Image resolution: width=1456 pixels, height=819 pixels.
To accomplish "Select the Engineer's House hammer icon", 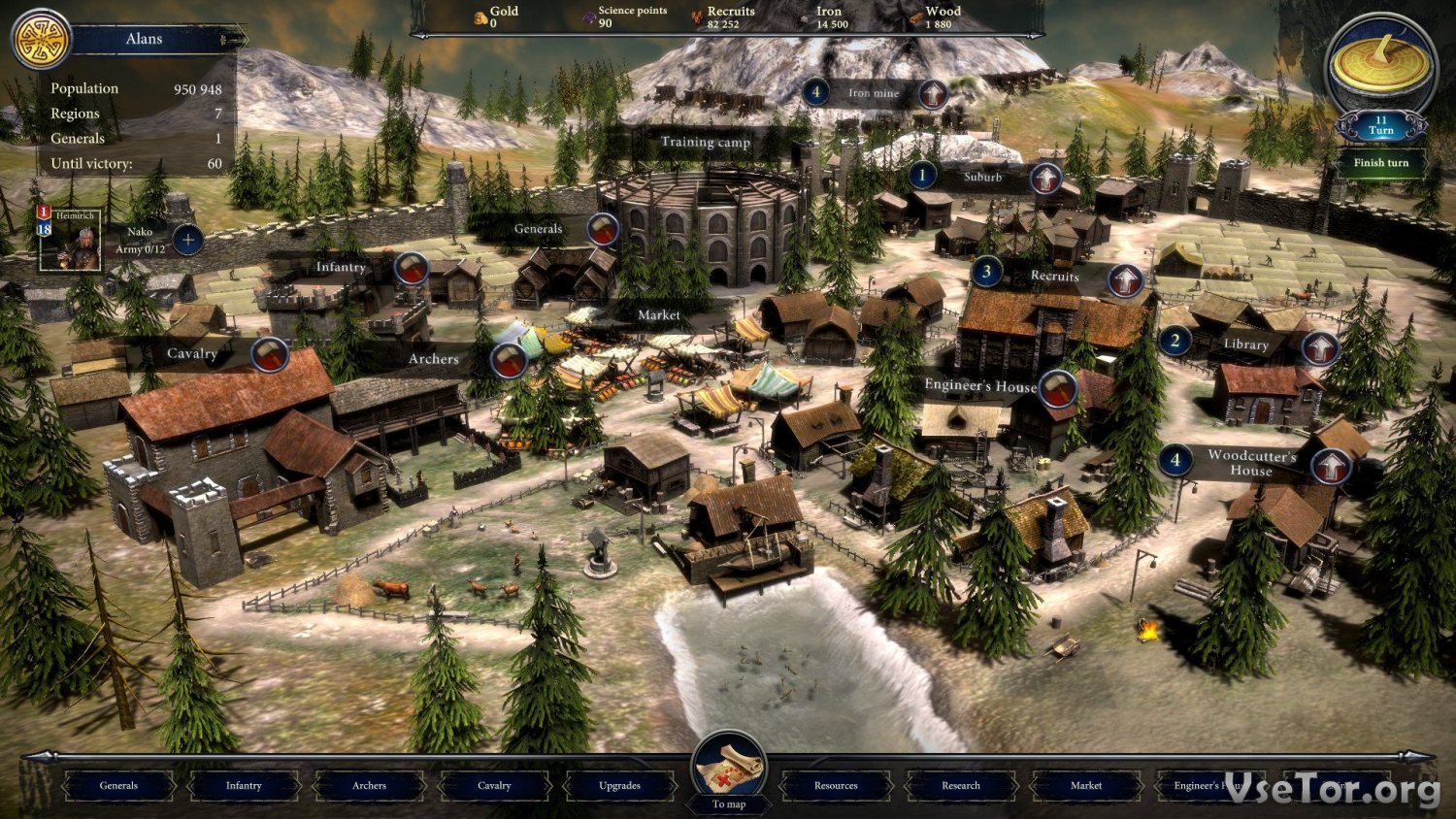I will (1057, 390).
